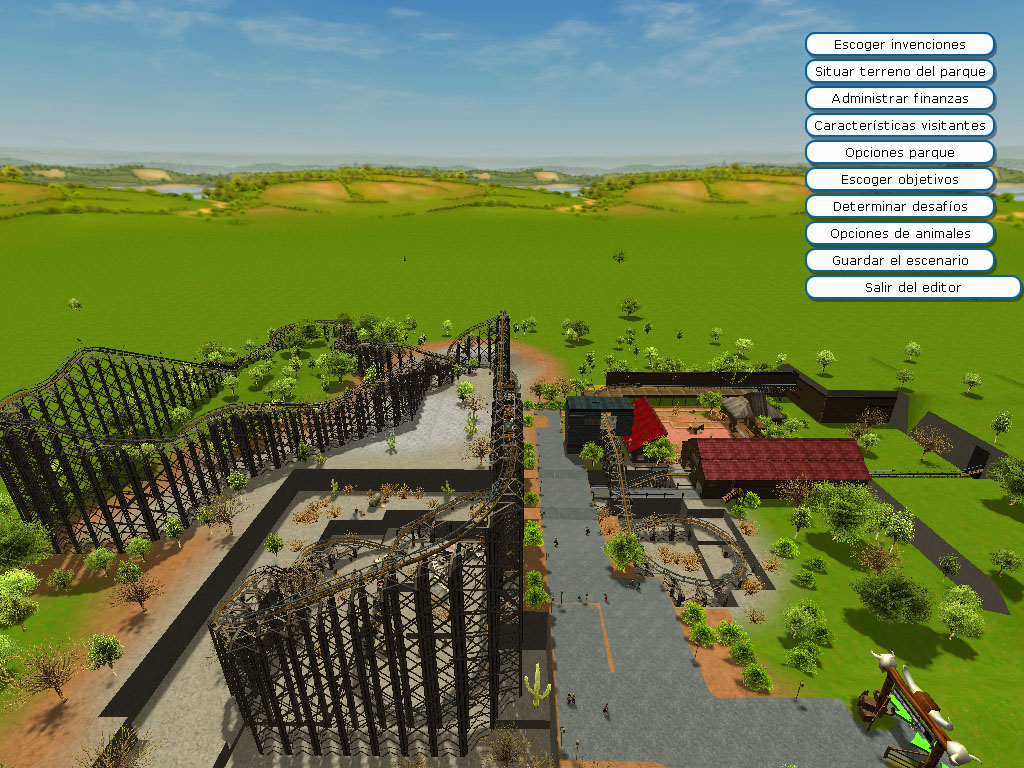The width and height of the screenshot is (1024, 768).
Task: Open Opciones de animales
Action: pos(899,234)
